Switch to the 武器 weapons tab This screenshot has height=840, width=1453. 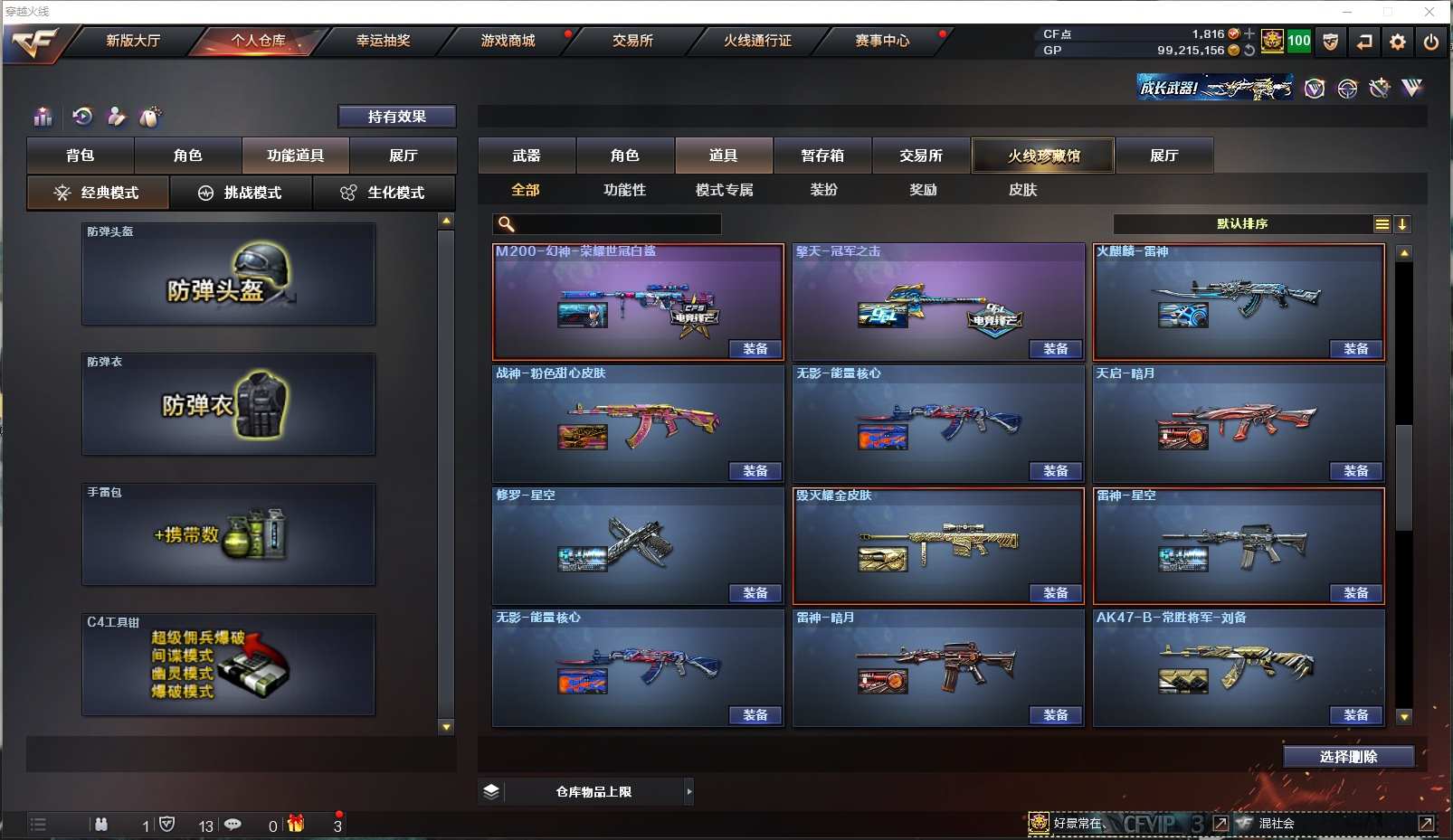point(527,156)
